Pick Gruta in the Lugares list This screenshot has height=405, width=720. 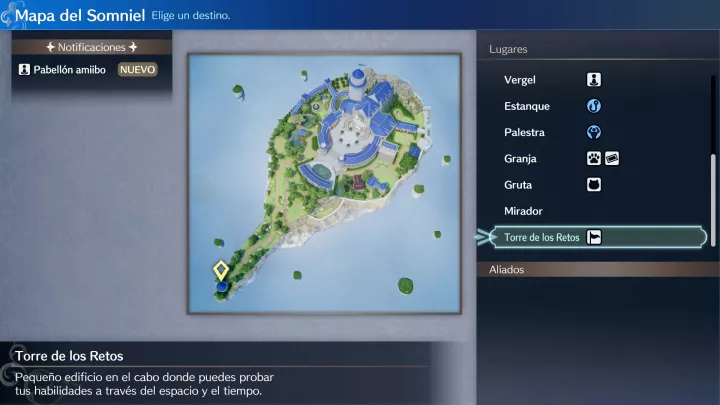[x=518, y=185]
